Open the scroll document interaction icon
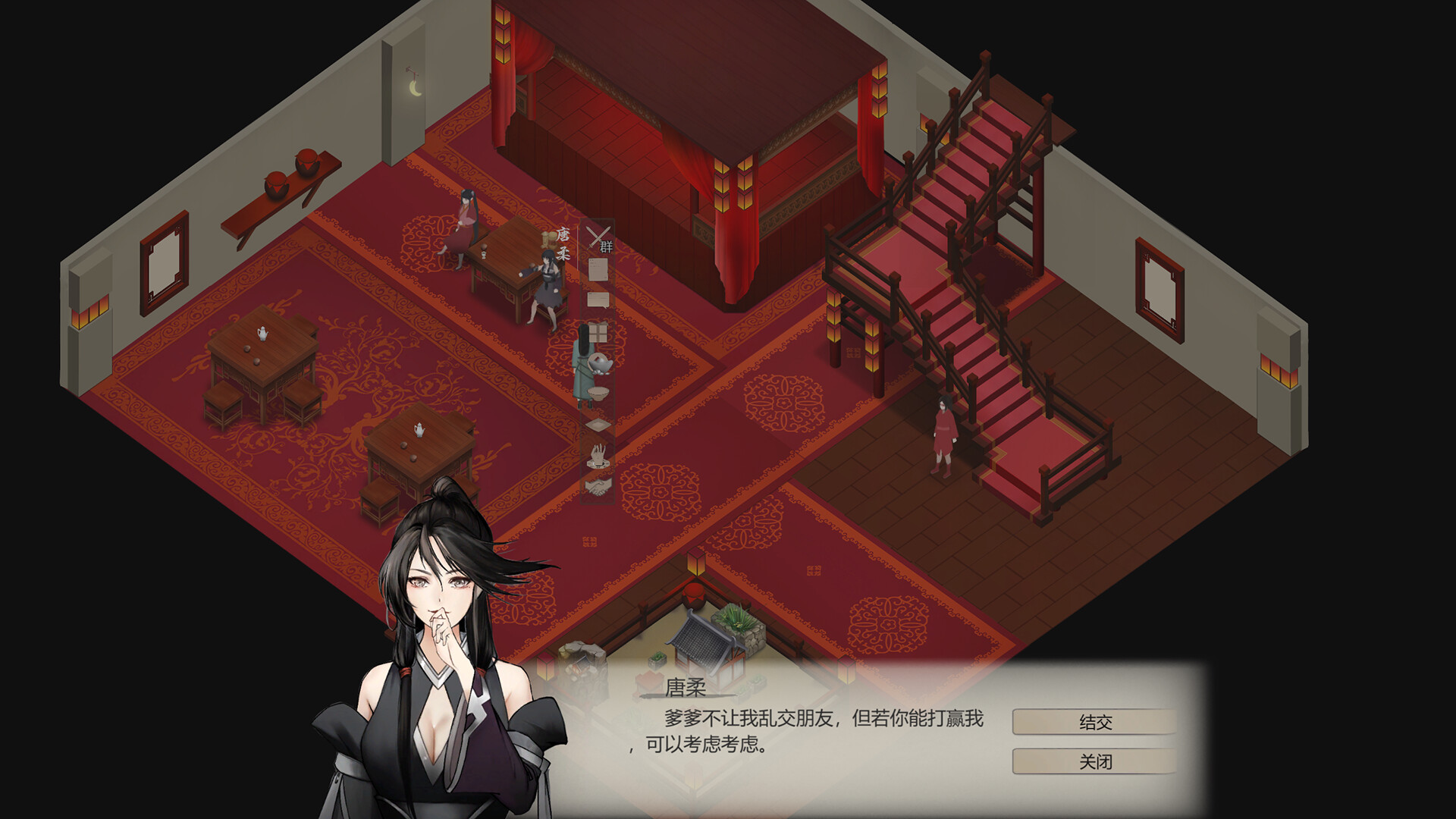1456x819 pixels. pos(598,268)
